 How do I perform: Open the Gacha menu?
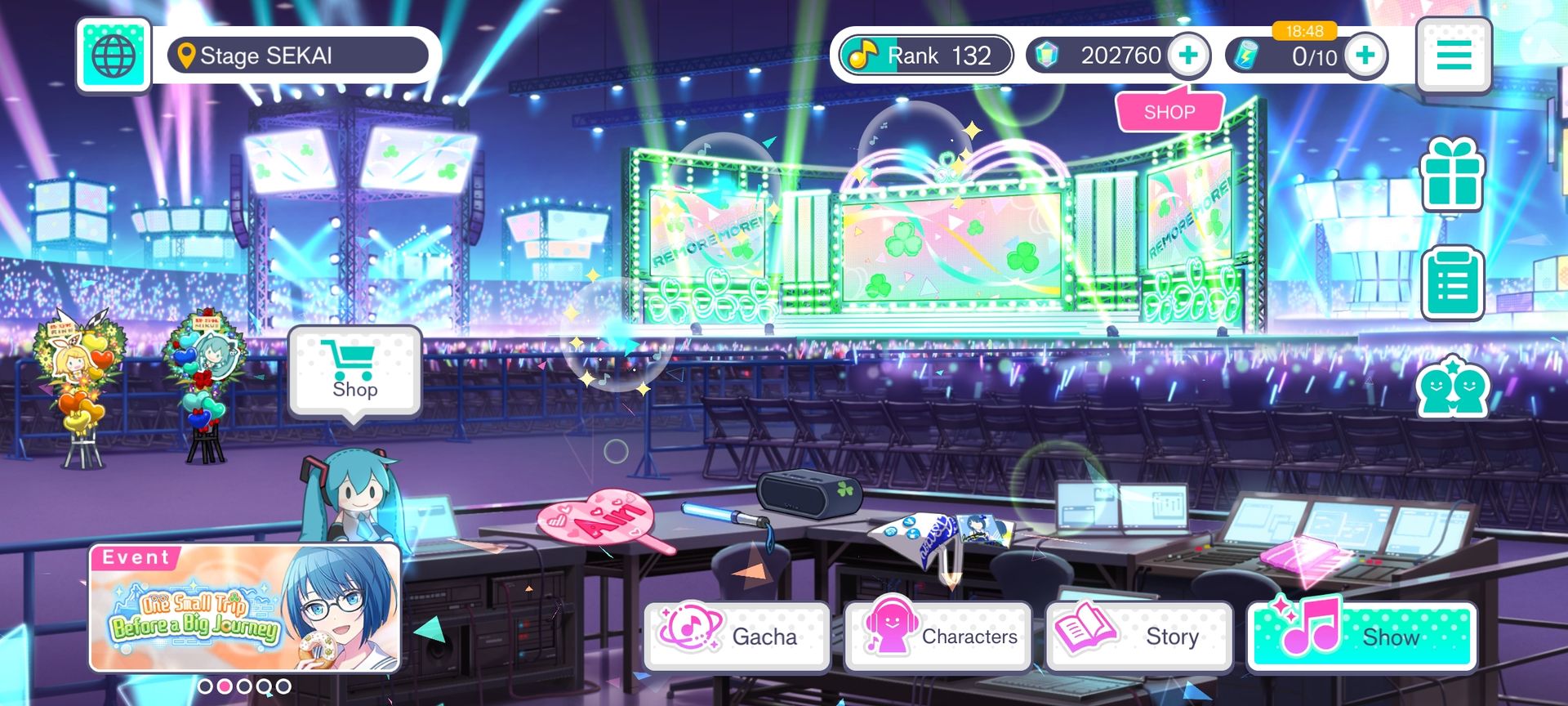point(737,636)
